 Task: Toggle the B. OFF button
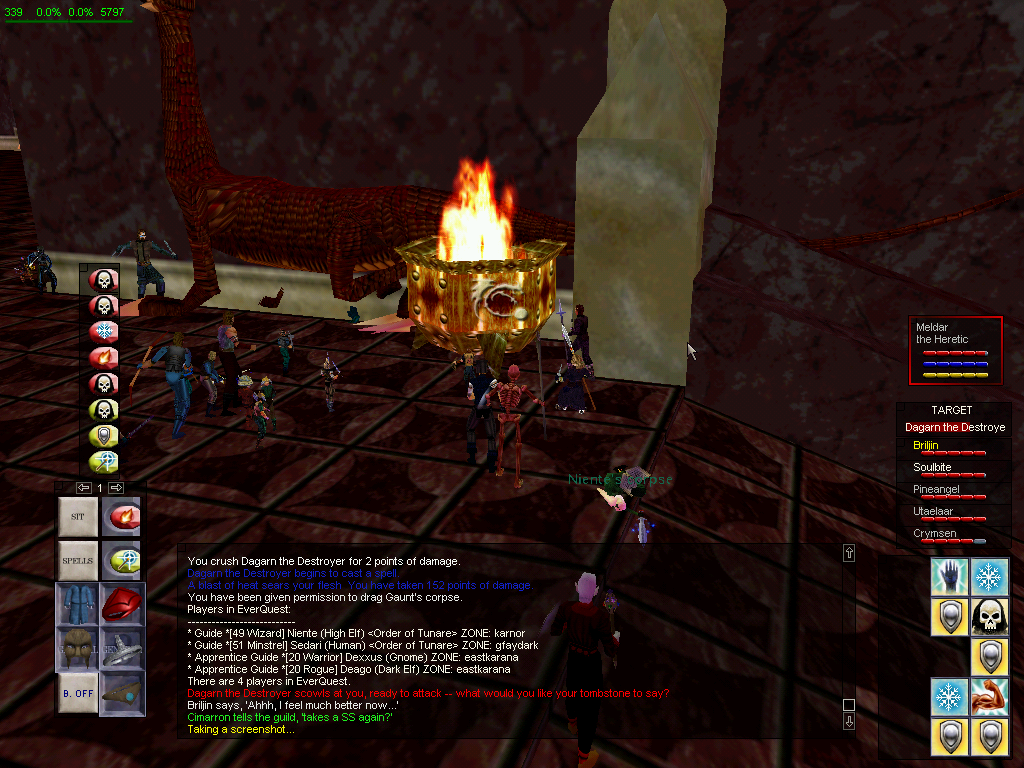tap(78, 692)
